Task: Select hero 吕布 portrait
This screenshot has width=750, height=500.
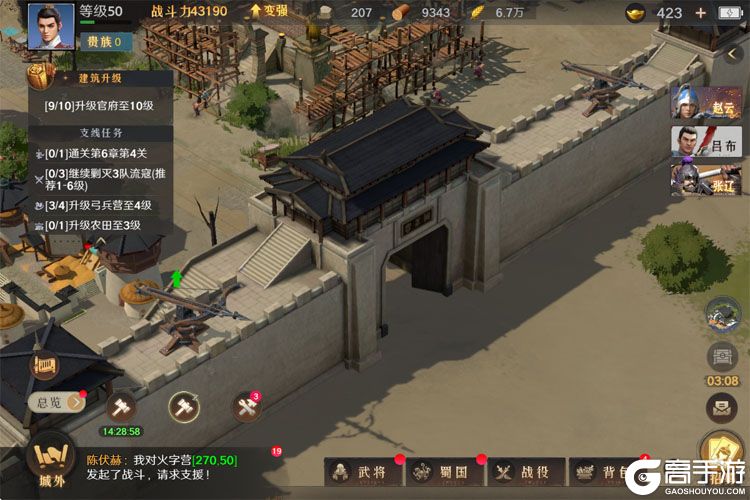Action: pos(691,141)
